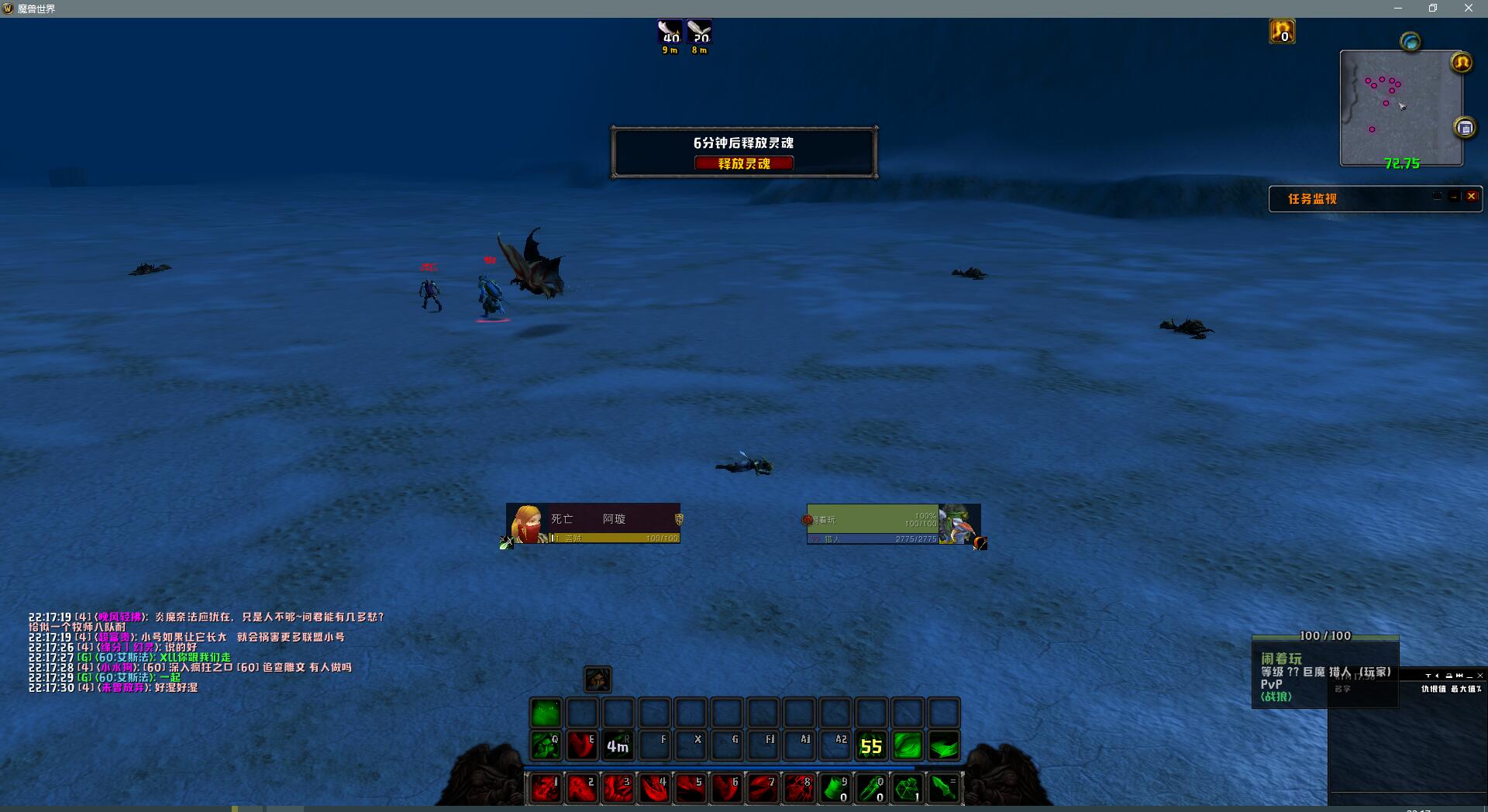Use the red ability bound to E
Image resolution: width=1488 pixels, height=812 pixels.
point(581,745)
